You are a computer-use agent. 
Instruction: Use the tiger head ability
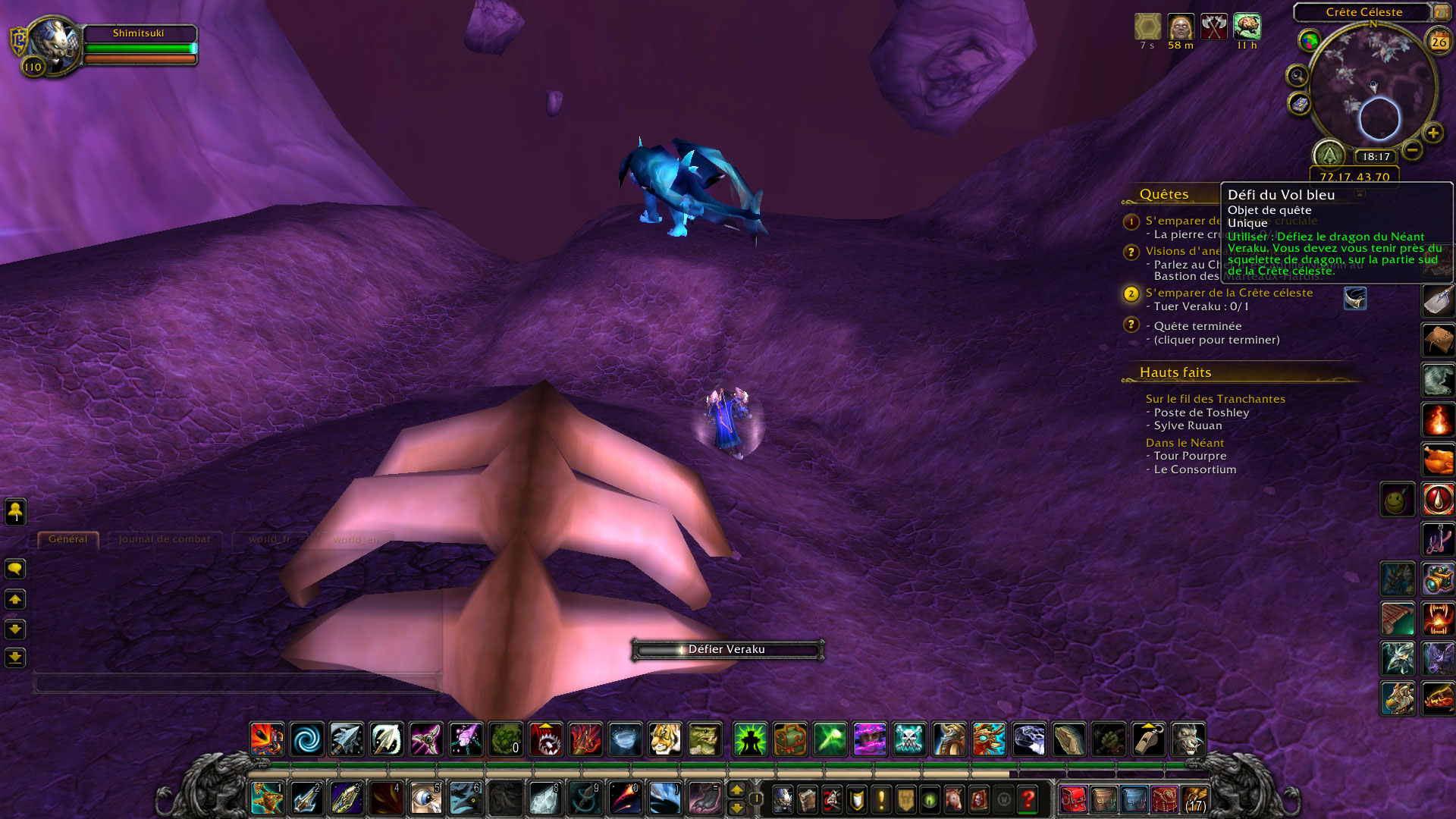pos(664,739)
